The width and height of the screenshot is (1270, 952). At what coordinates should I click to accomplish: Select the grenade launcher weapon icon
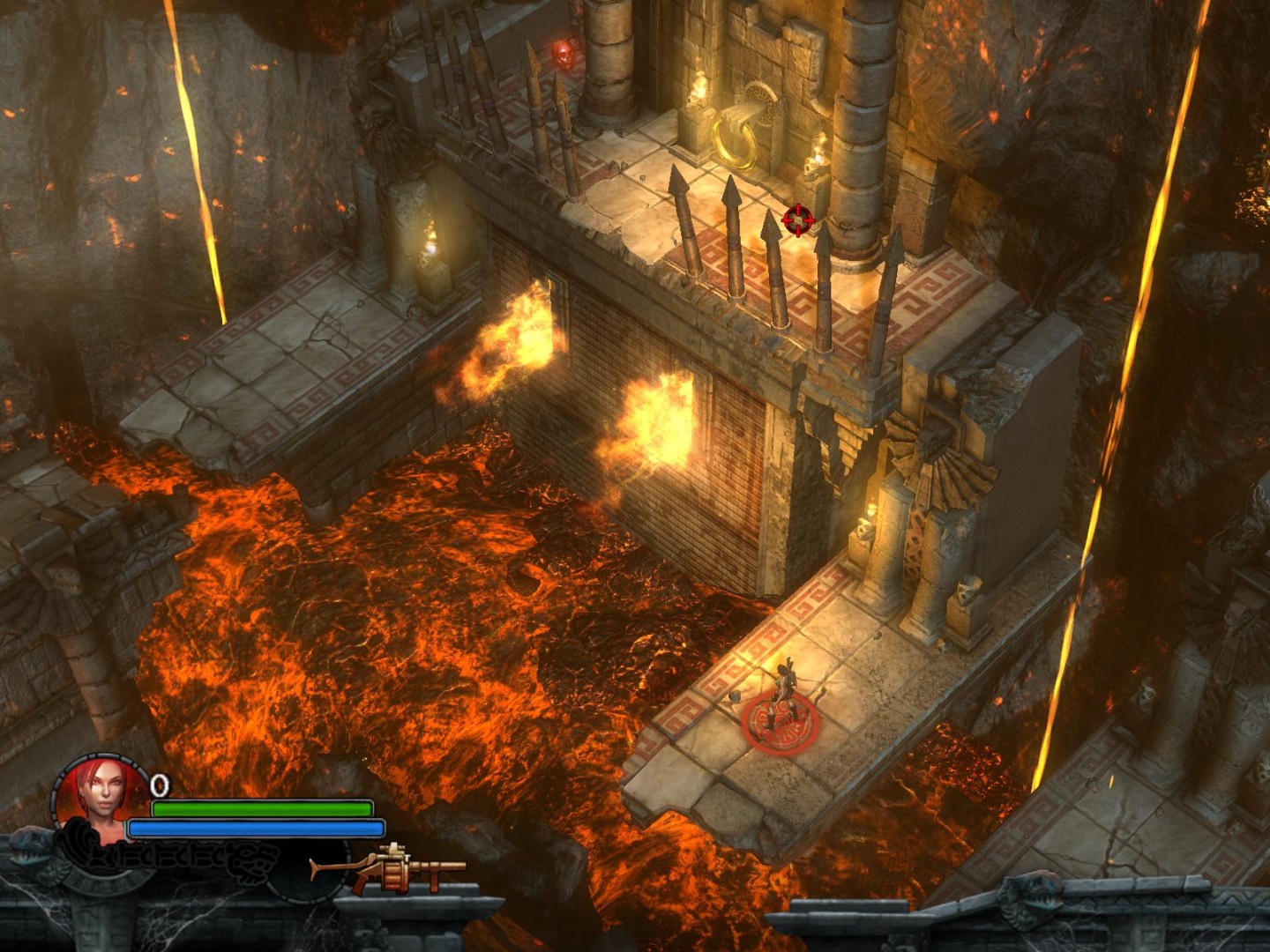[389, 868]
